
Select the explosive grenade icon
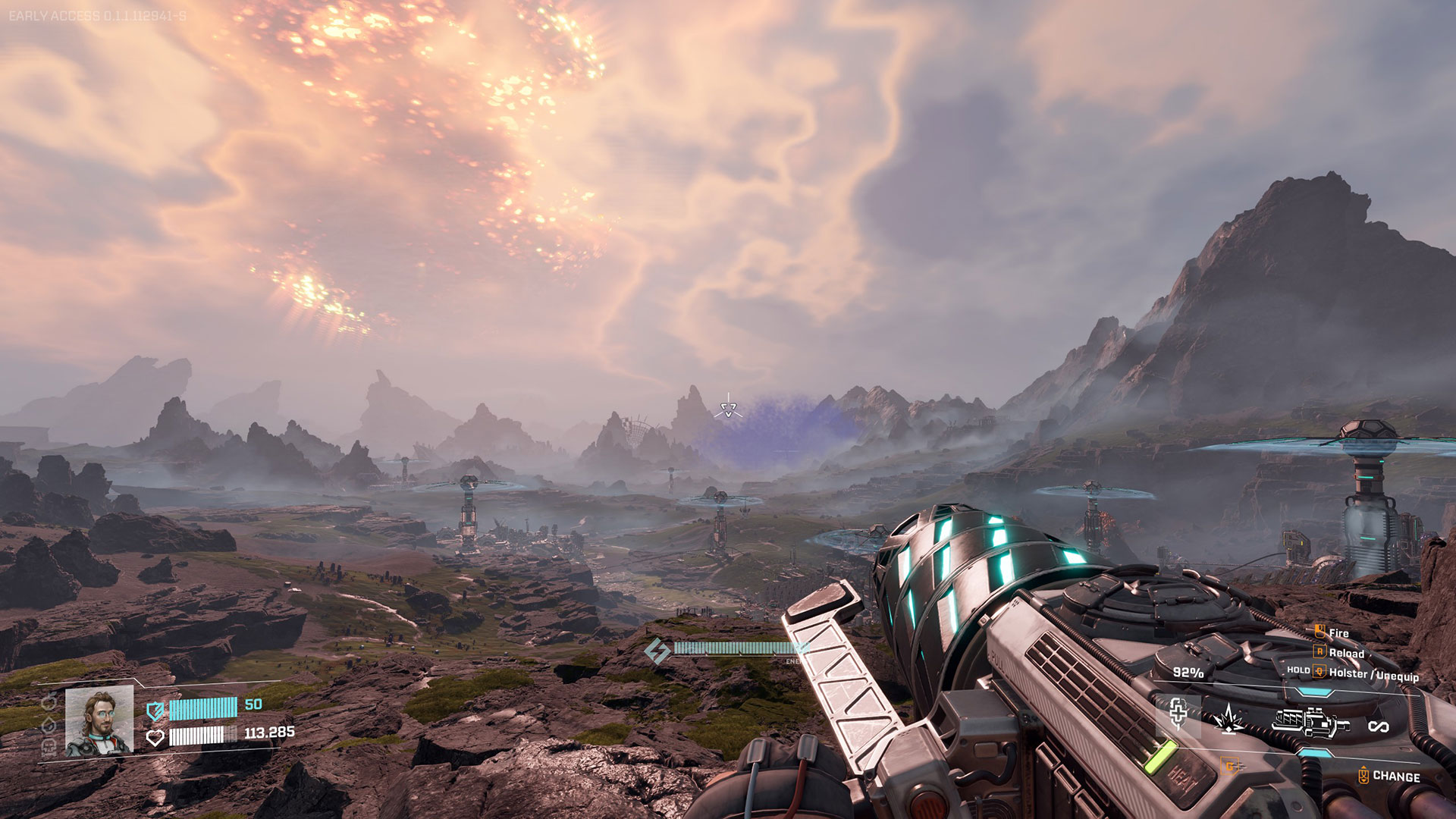click(1228, 718)
